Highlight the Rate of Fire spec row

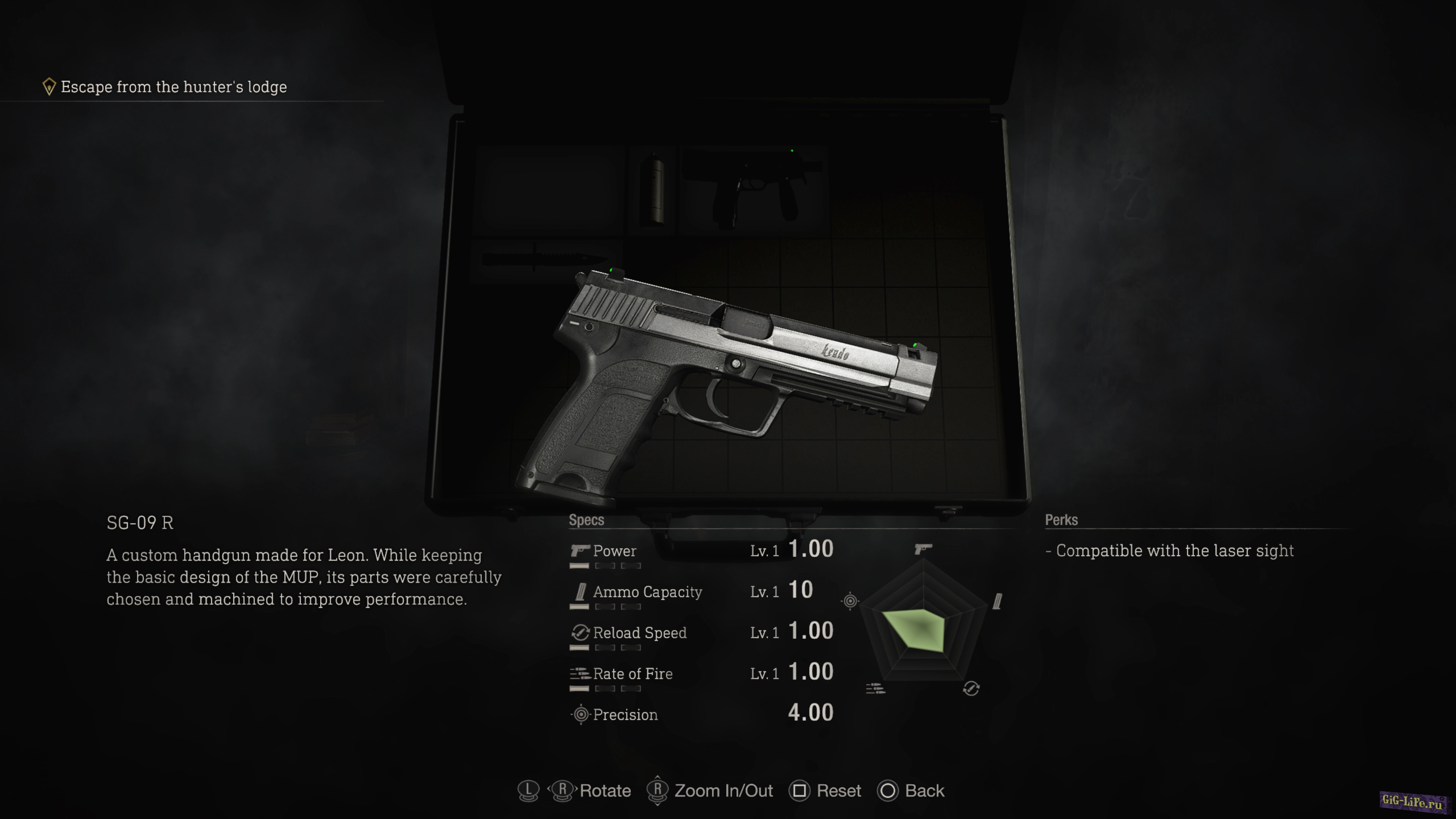tap(701, 674)
